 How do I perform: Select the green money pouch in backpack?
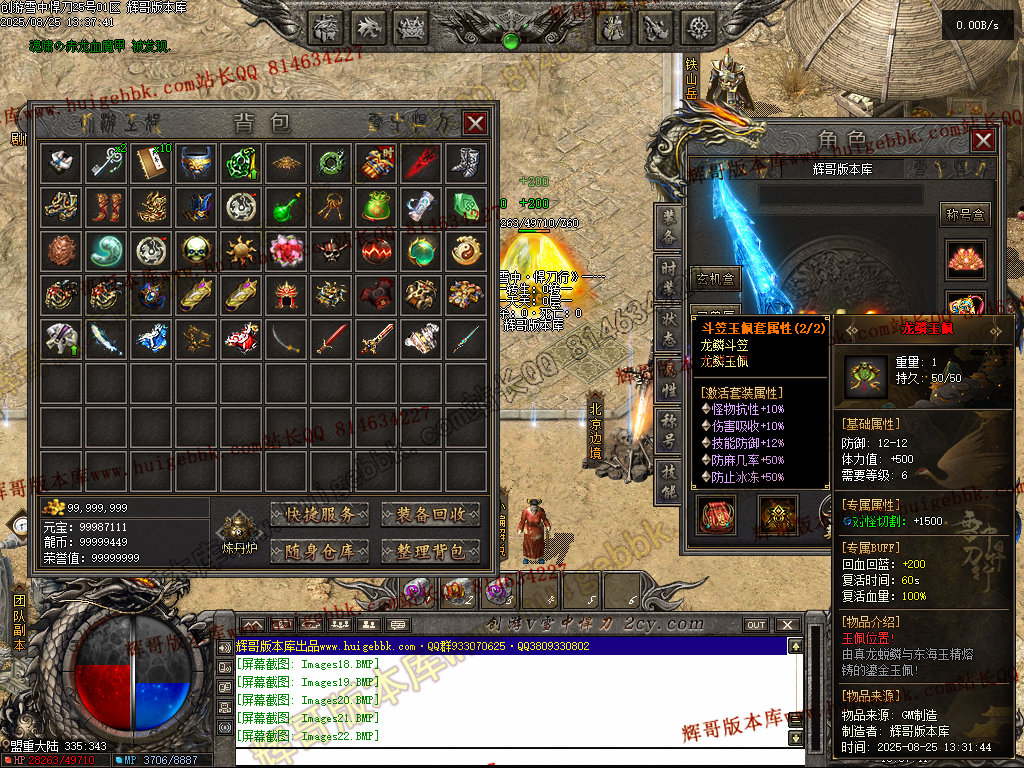[x=376, y=206]
